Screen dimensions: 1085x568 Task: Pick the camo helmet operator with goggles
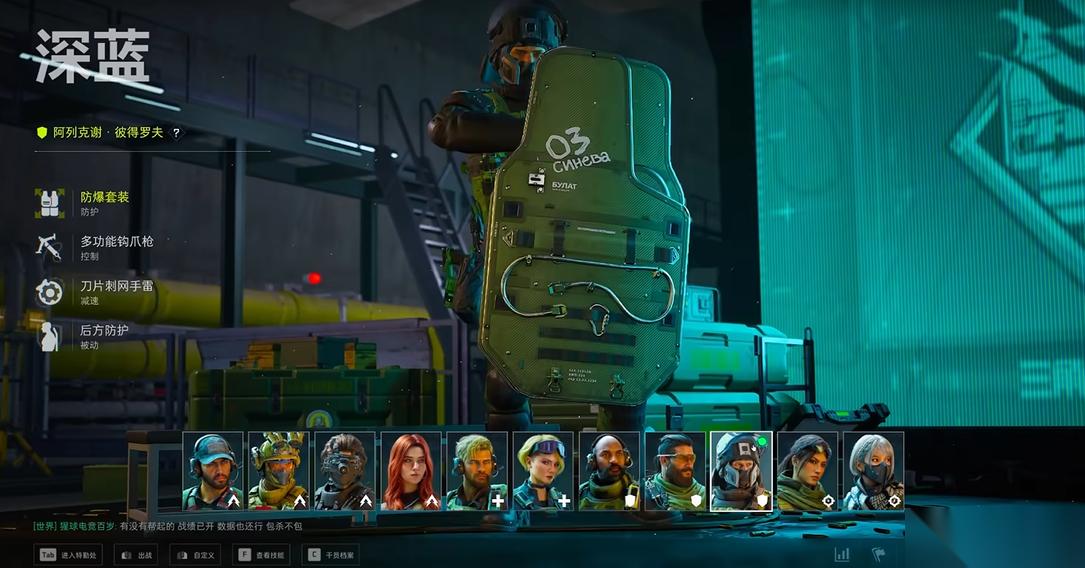[x=279, y=471]
